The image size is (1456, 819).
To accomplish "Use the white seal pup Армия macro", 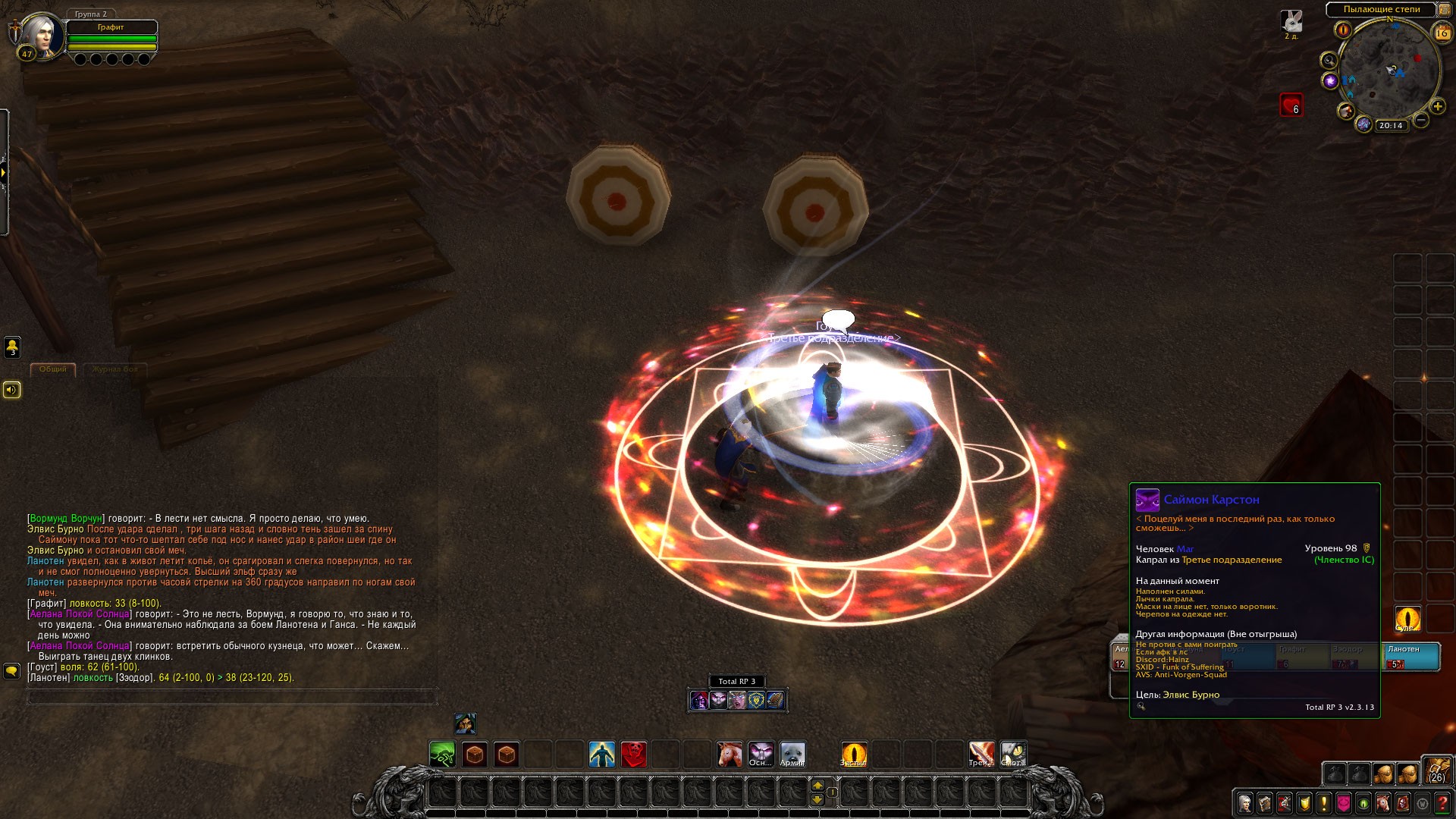I will coord(793,755).
